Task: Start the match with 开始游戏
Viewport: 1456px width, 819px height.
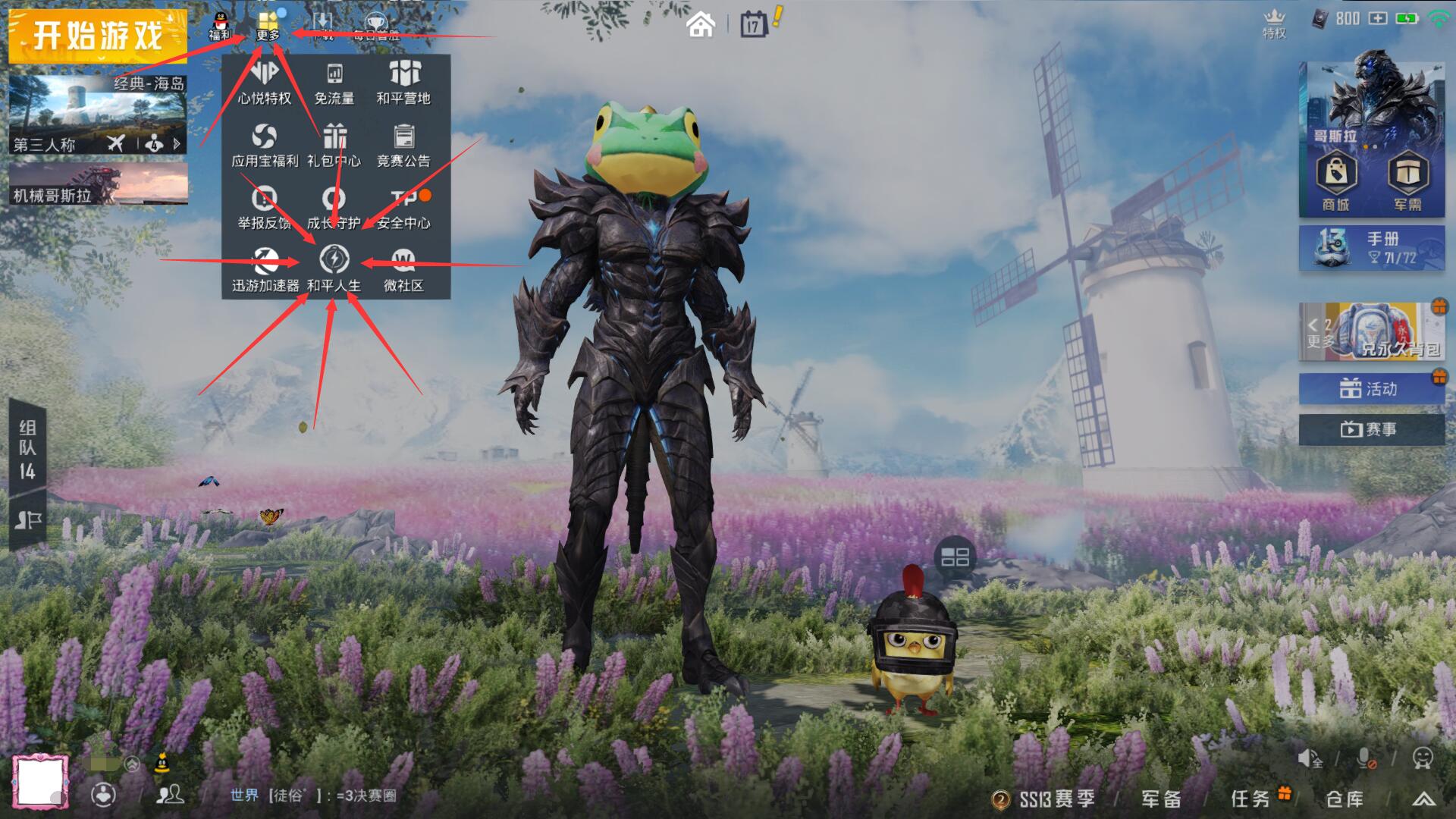Action: click(97, 36)
